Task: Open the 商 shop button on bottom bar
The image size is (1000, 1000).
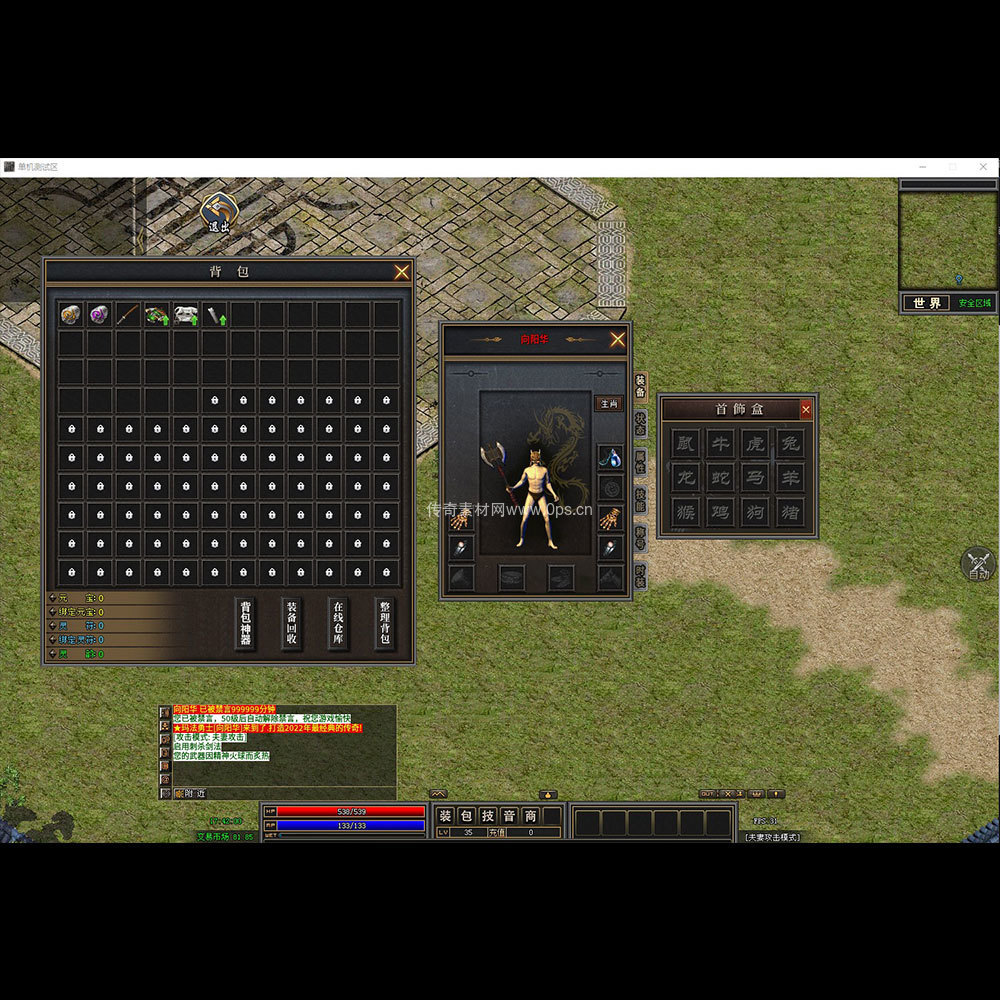Action: click(x=530, y=816)
